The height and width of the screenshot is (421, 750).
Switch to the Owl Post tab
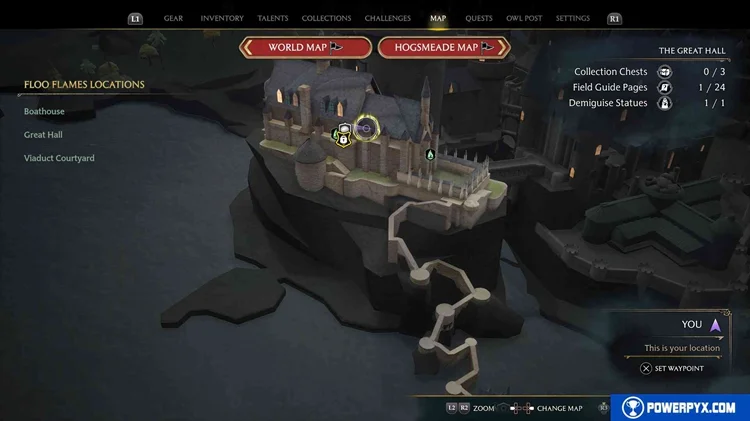(524, 18)
